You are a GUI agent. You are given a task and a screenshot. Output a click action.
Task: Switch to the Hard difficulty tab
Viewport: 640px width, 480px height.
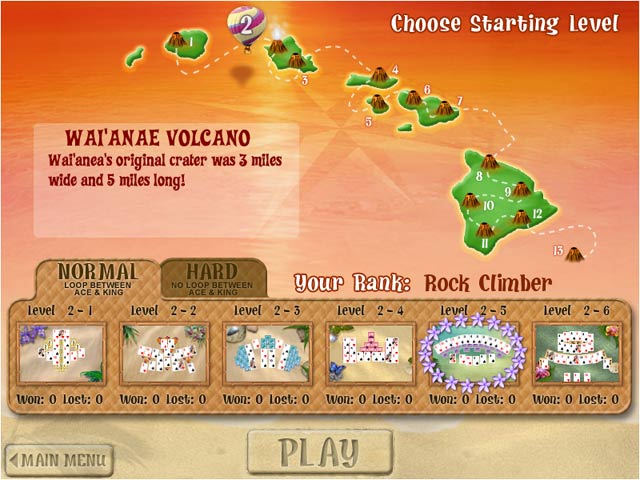[213, 277]
